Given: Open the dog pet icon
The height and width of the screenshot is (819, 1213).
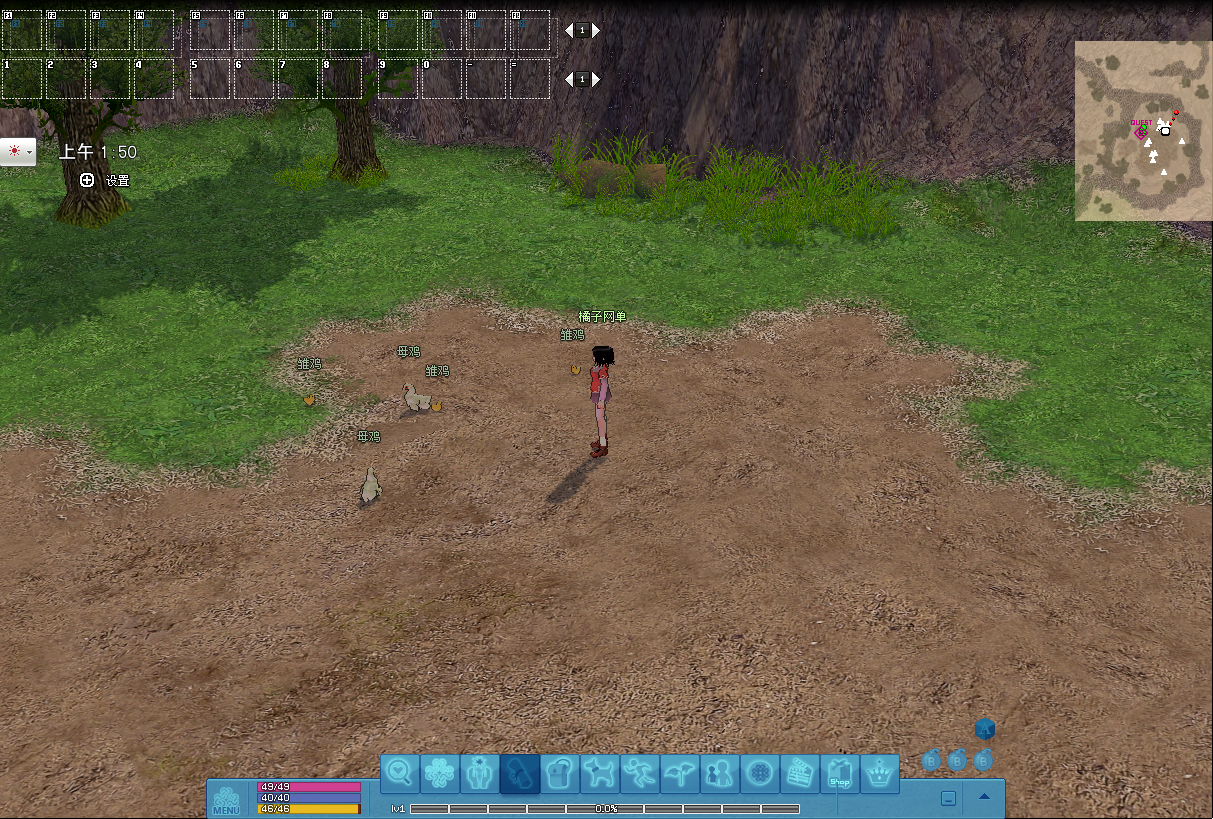Looking at the screenshot, I should [x=600, y=773].
